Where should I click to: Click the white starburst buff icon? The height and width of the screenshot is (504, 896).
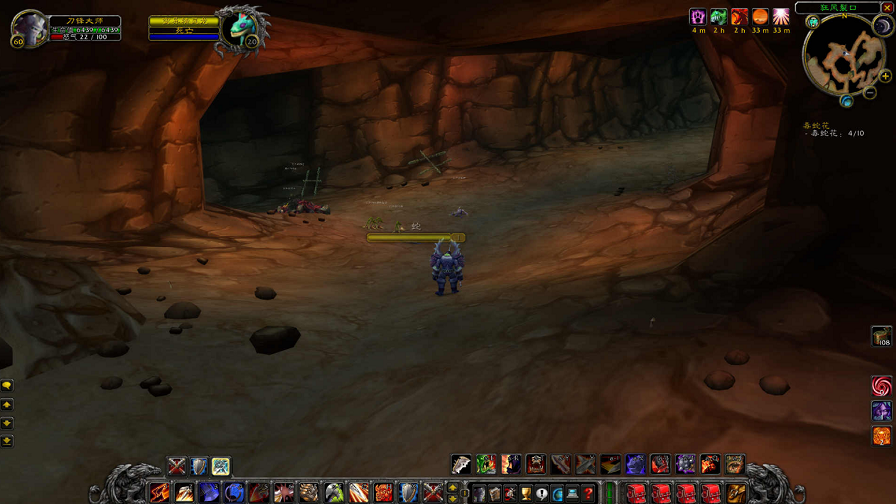pos(781,17)
